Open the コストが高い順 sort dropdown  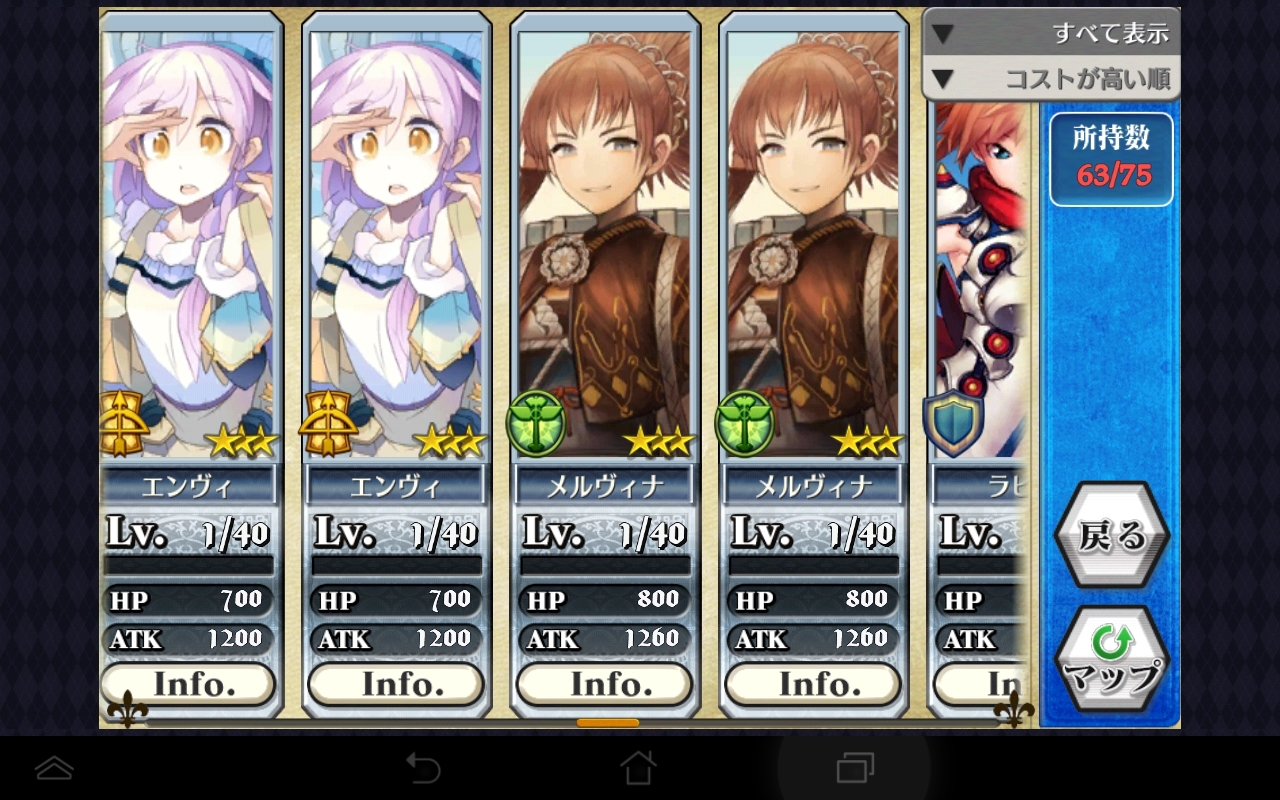click(x=1050, y=78)
